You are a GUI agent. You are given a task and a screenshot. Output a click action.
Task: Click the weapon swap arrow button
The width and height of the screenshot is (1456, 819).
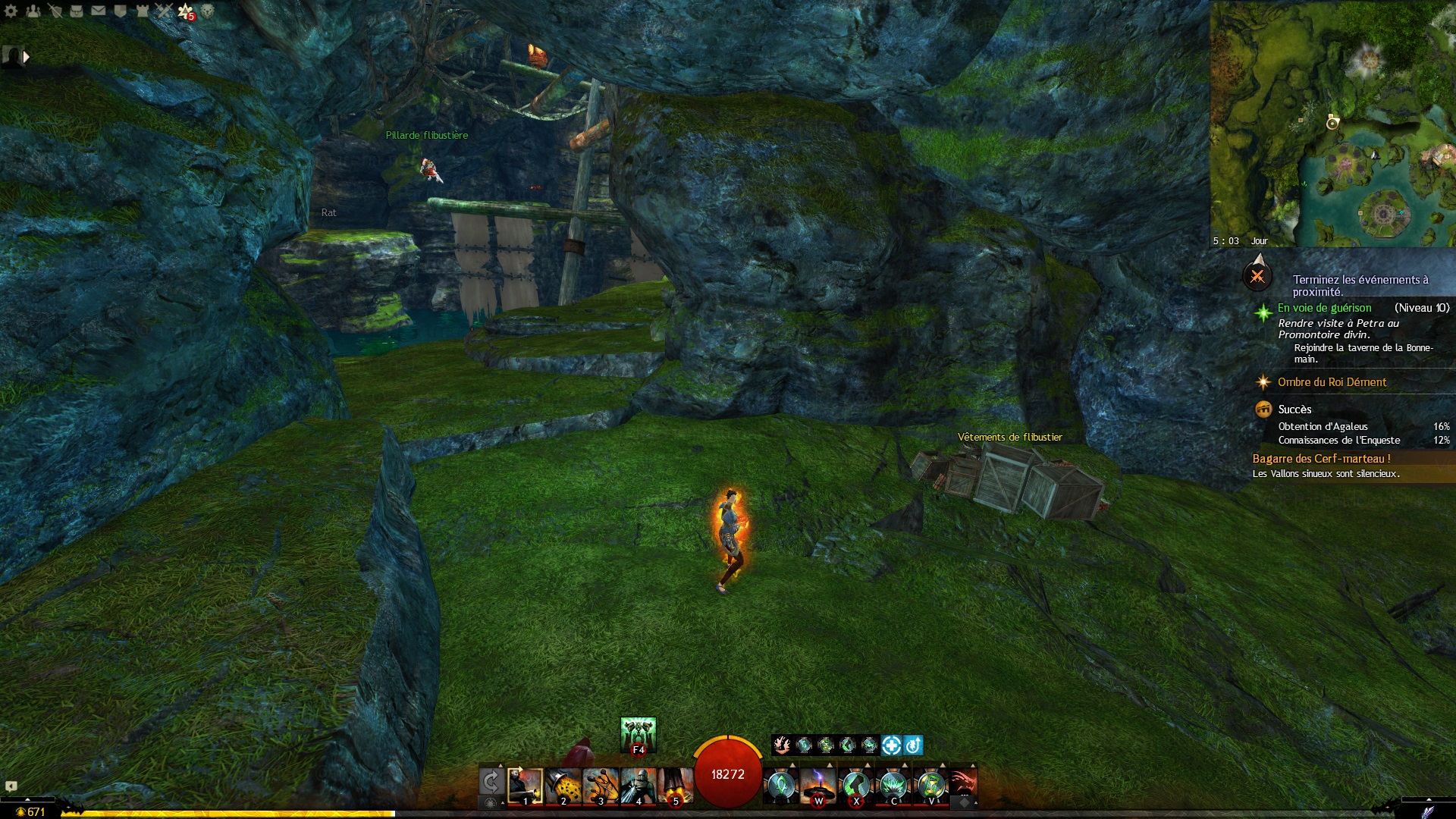pyautogui.click(x=491, y=782)
